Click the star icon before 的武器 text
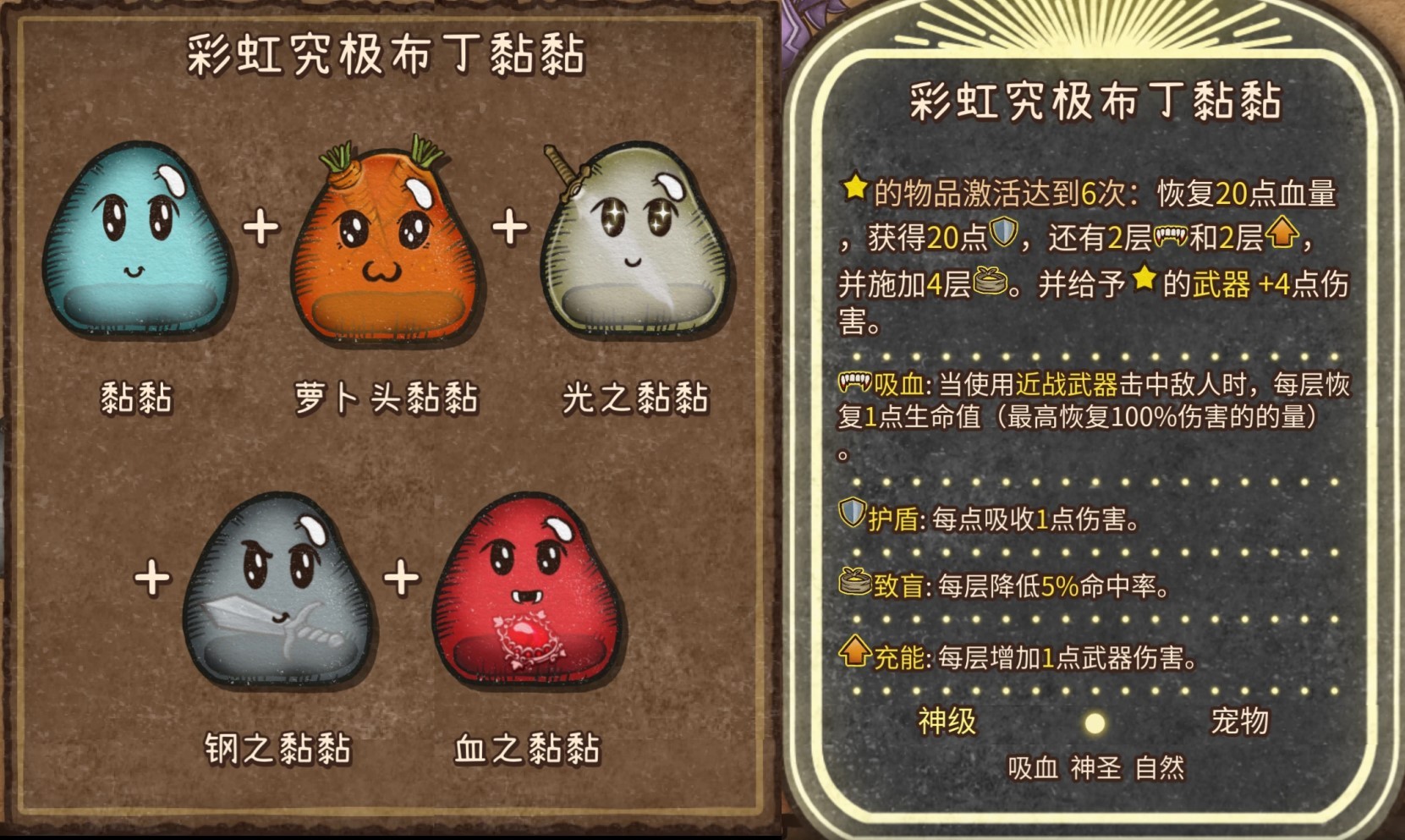Screen dimensions: 1405x840 point(1144,280)
